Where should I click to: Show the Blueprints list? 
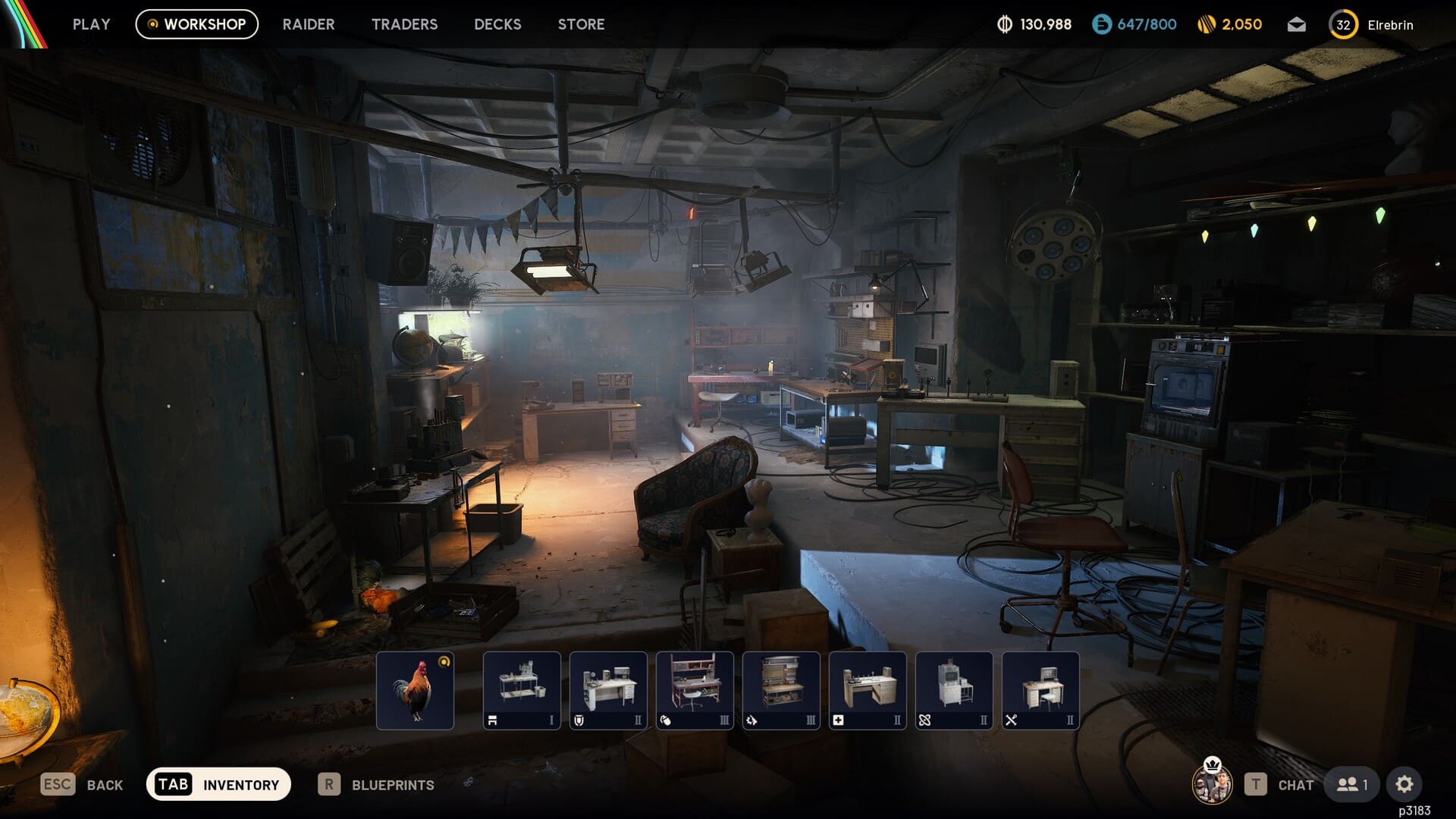pos(377,785)
